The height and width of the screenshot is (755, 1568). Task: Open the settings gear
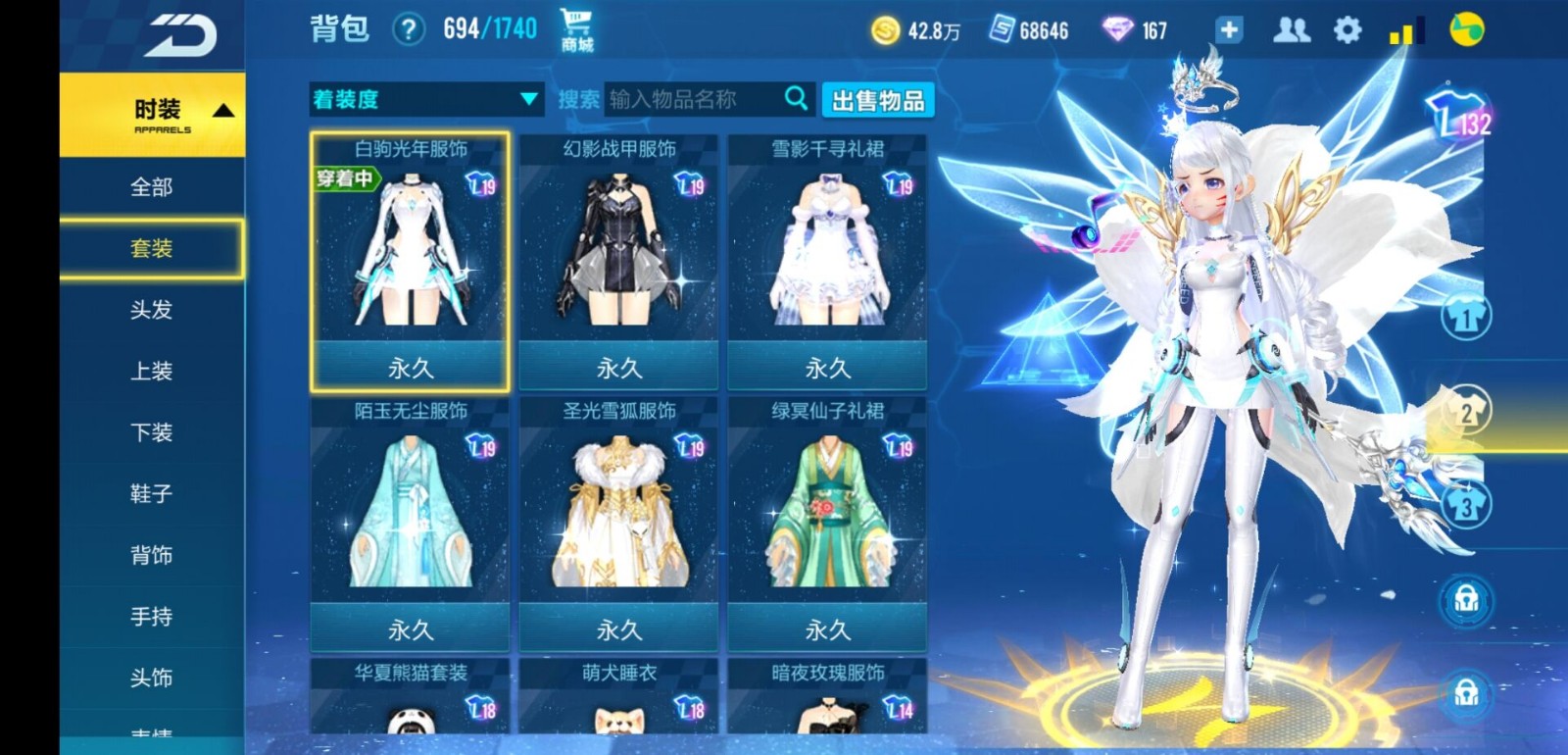1347,30
